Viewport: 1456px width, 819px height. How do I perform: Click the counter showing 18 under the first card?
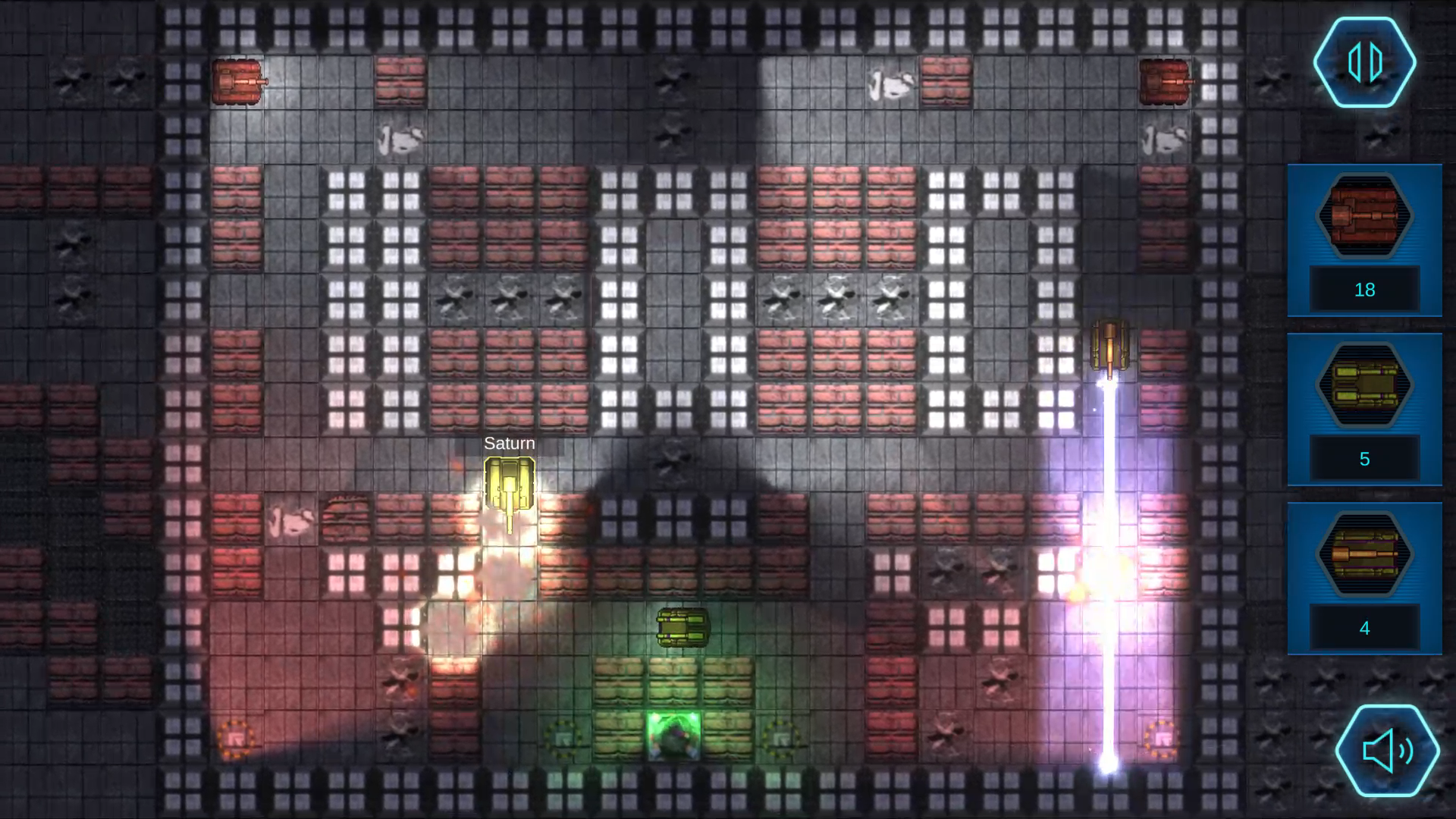point(1364,289)
